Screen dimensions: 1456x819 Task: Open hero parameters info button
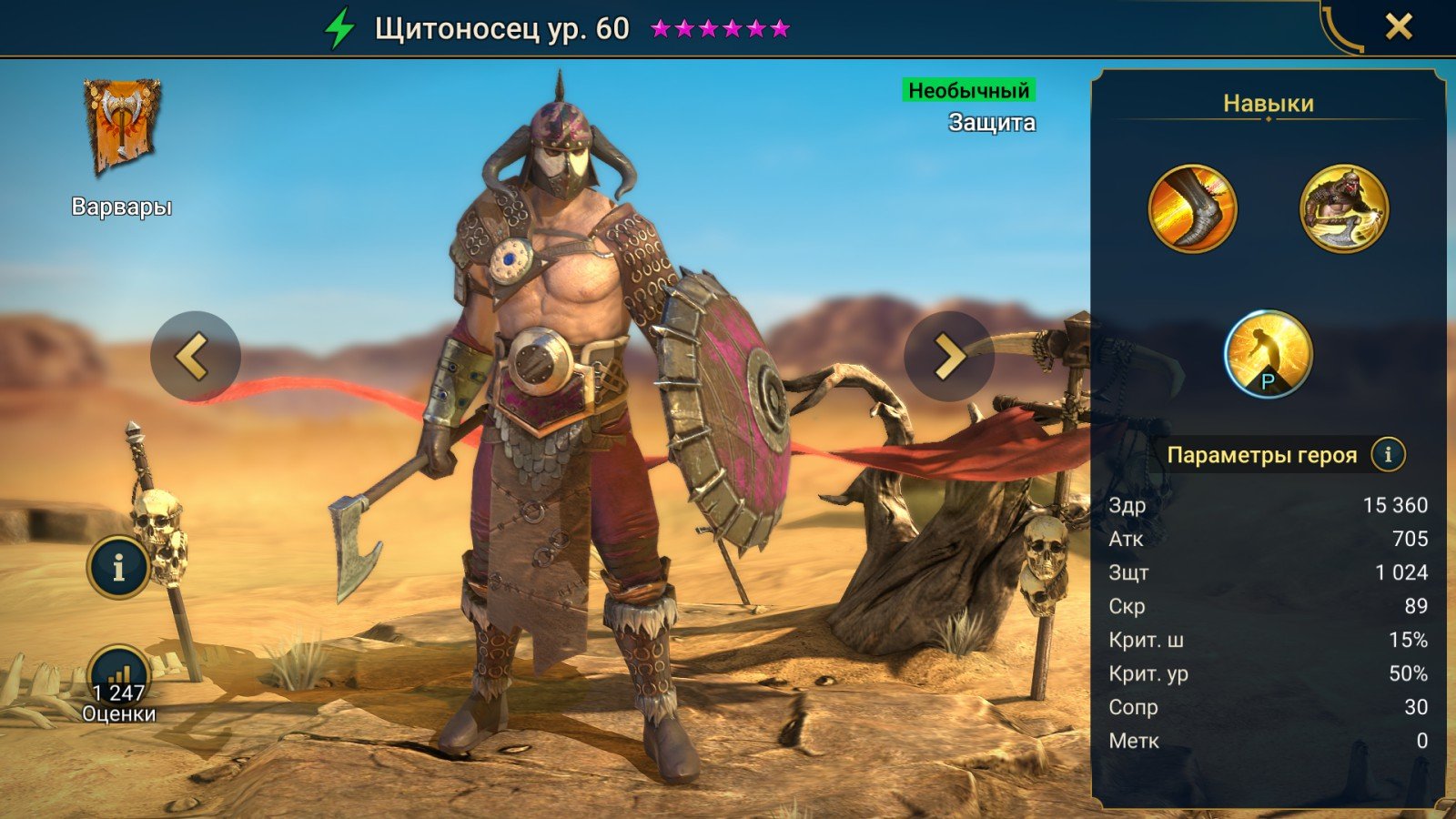[x=1388, y=454]
